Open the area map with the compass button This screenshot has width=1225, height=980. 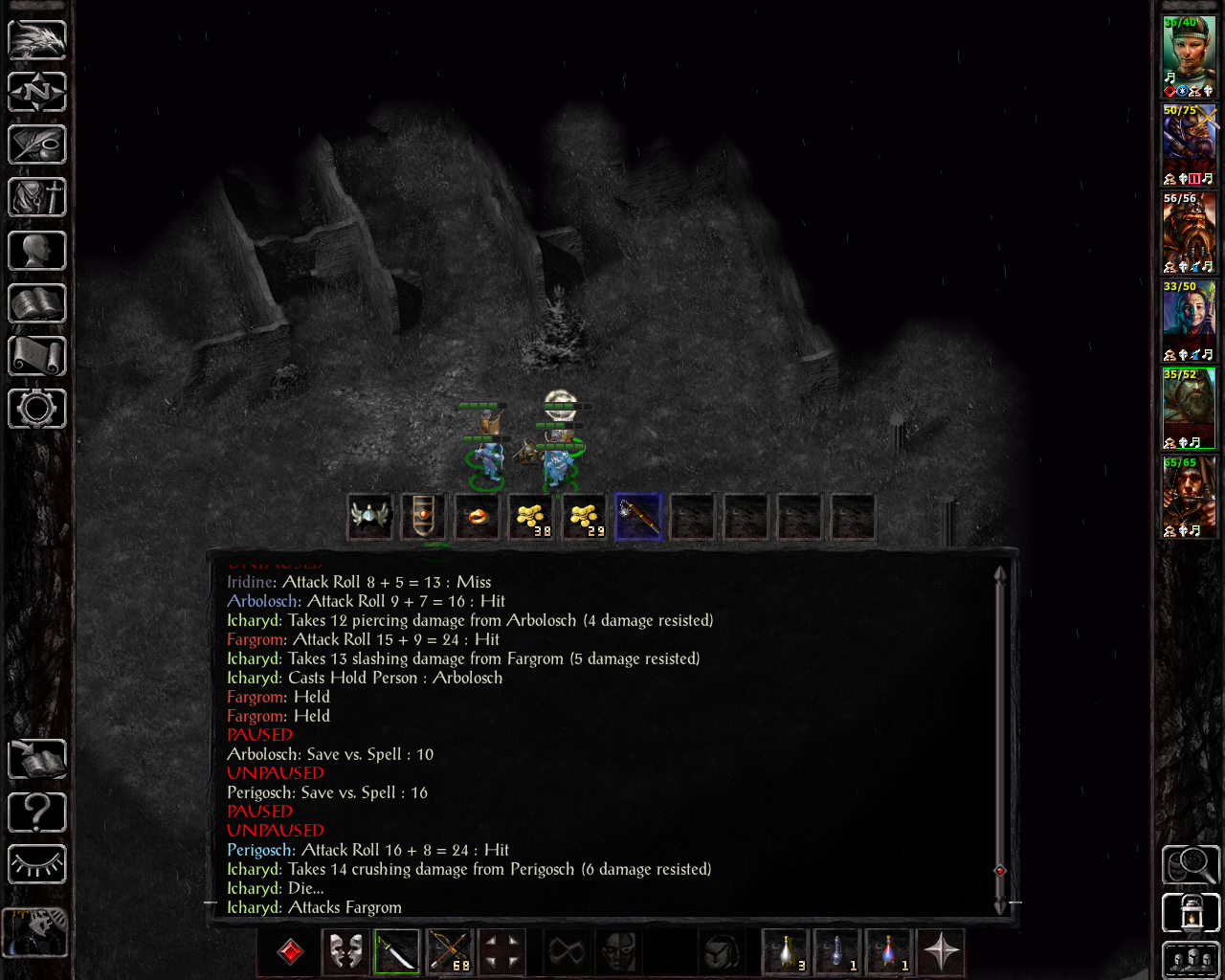pyautogui.click(x=37, y=93)
